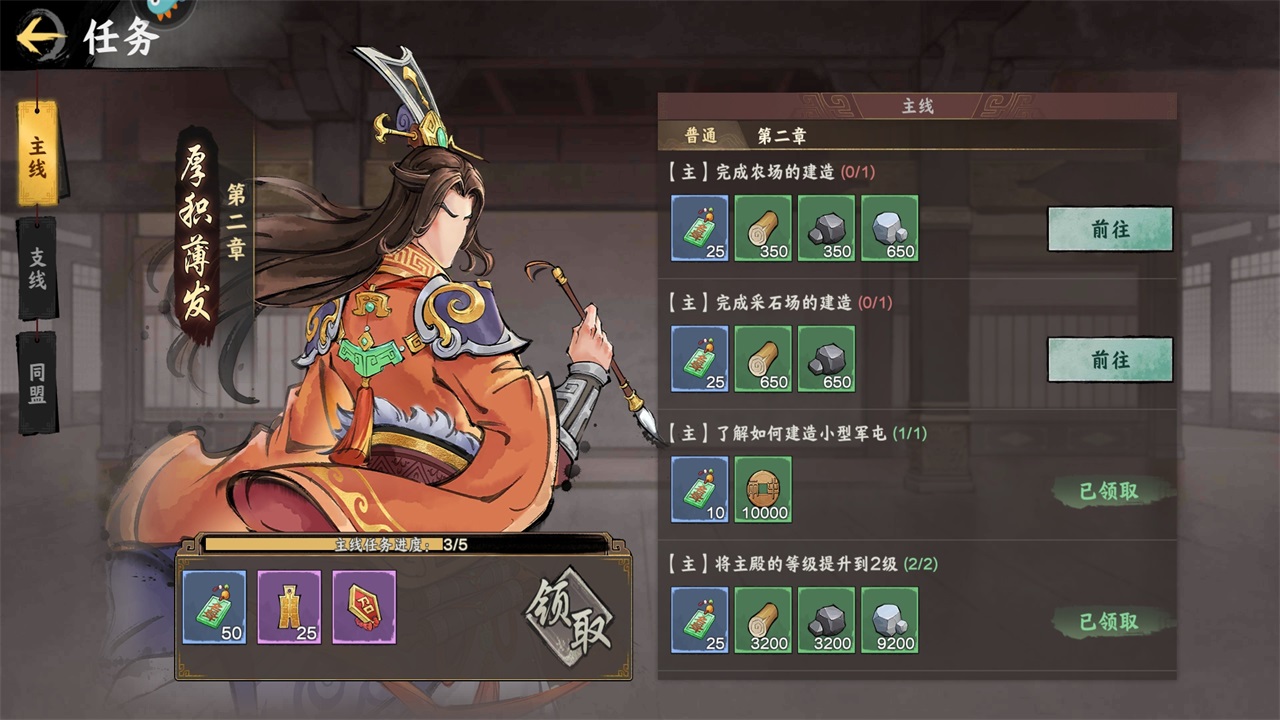View the 9200 stone reward icon

[889, 620]
